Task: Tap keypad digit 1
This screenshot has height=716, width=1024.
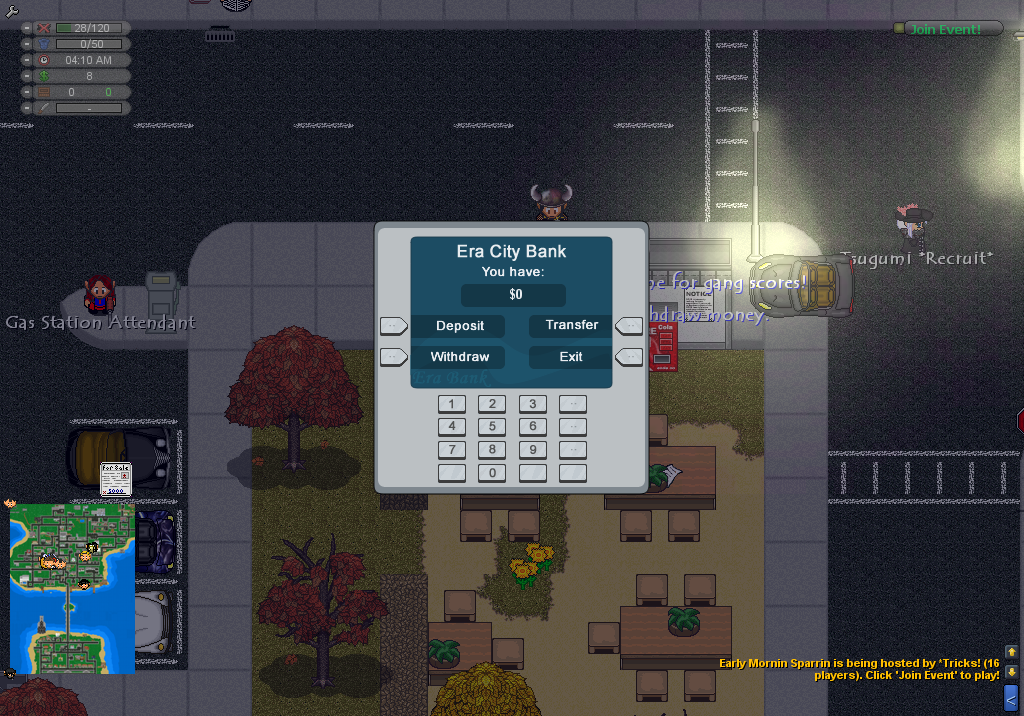Action: [451, 404]
